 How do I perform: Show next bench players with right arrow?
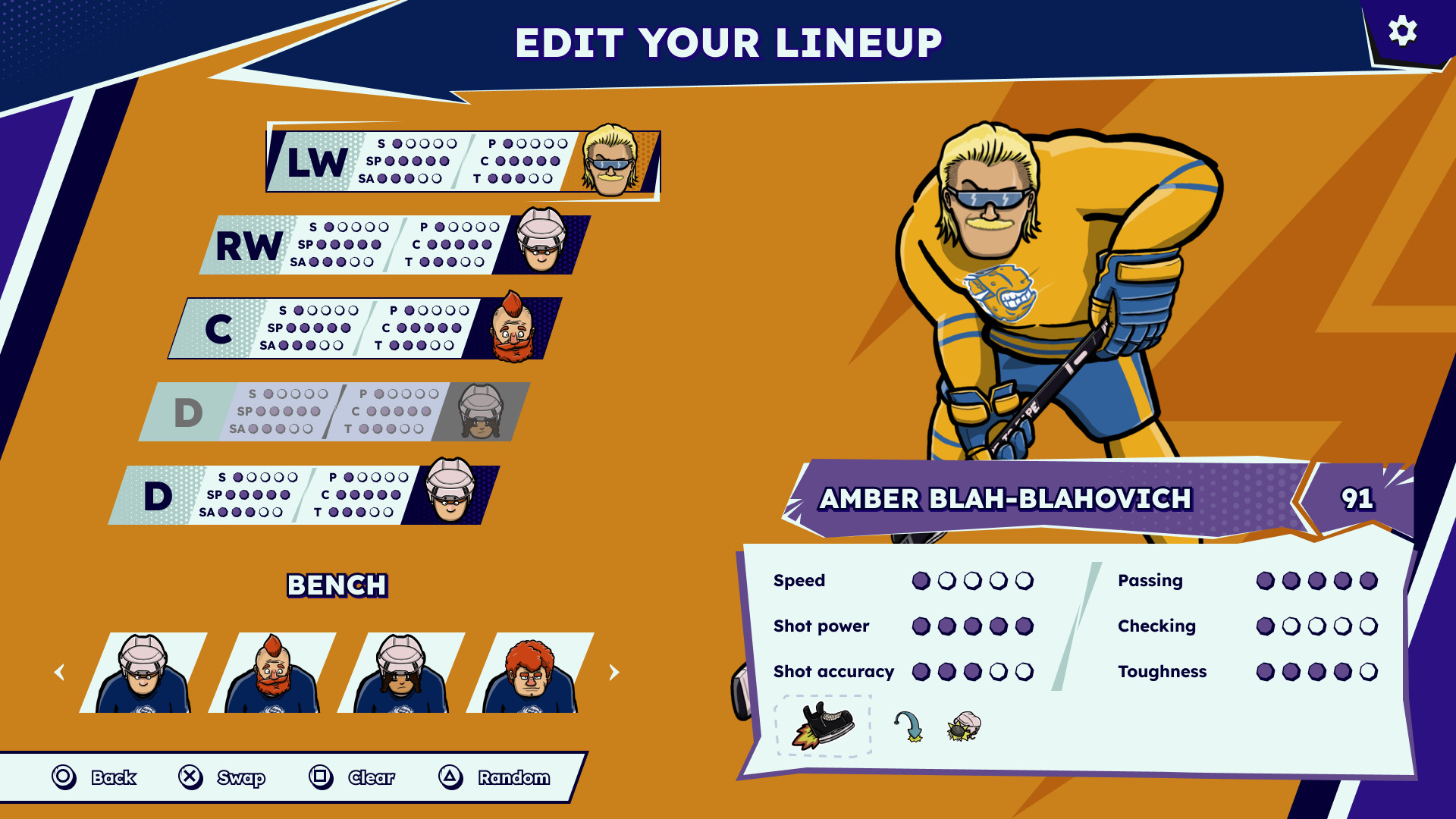(614, 672)
